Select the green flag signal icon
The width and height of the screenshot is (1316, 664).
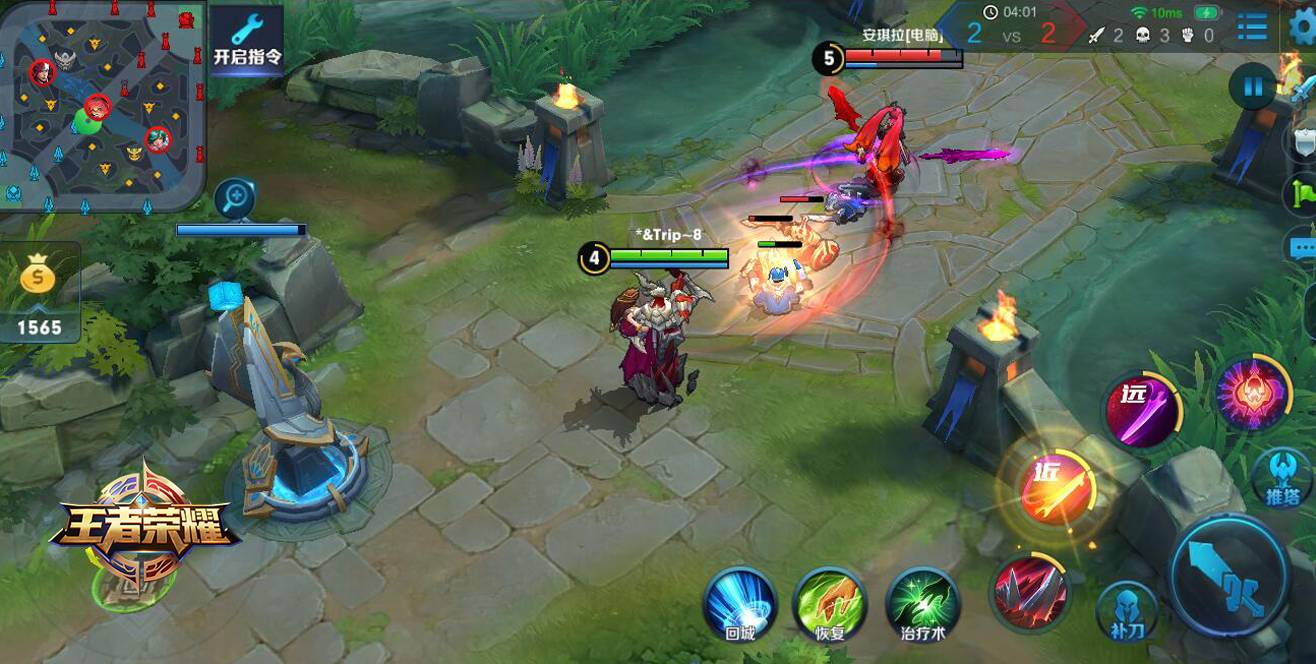[1304, 191]
